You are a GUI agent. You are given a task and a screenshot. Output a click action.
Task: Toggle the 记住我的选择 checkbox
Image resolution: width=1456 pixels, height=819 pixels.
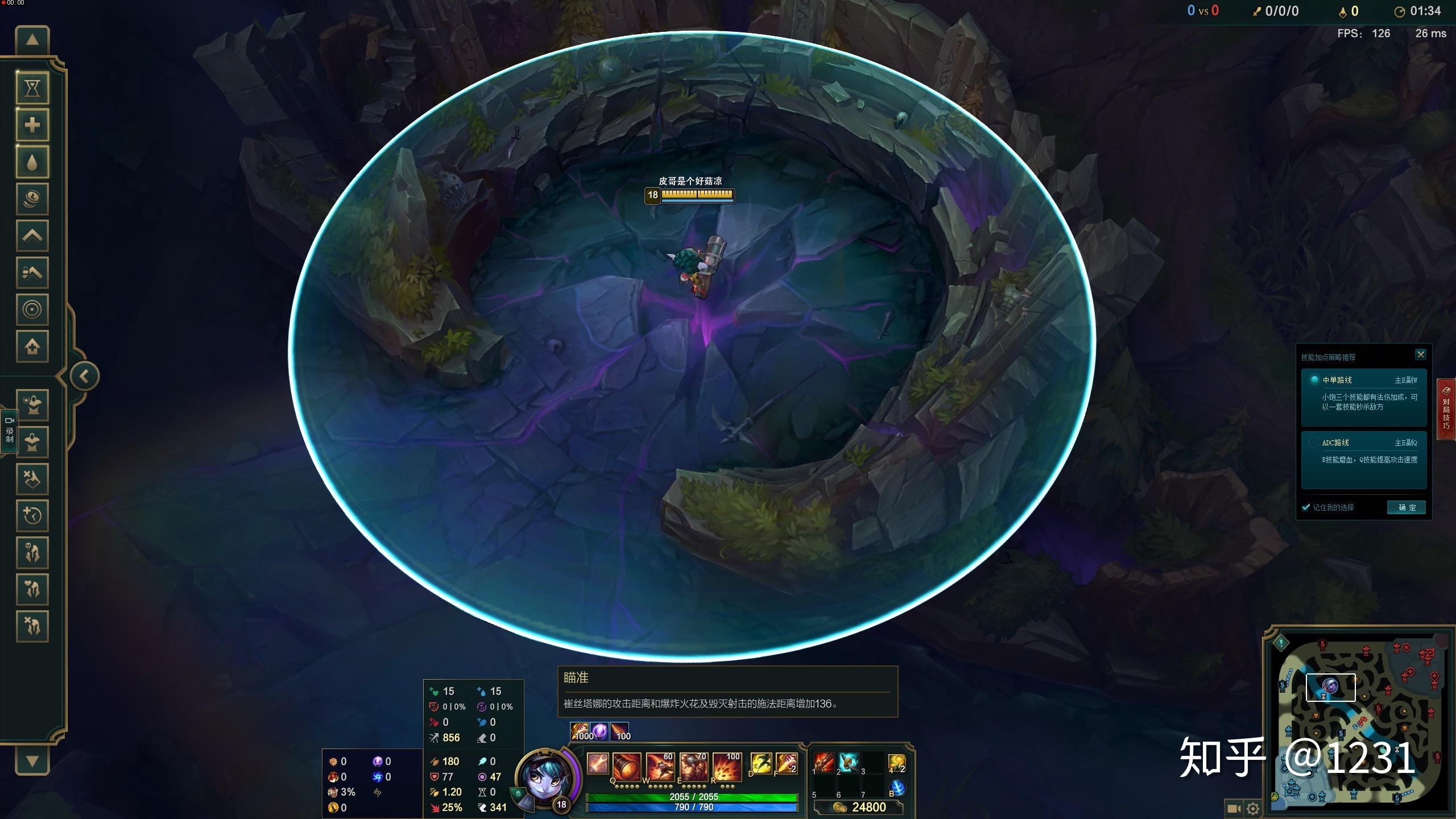(x=1306, y=507)
